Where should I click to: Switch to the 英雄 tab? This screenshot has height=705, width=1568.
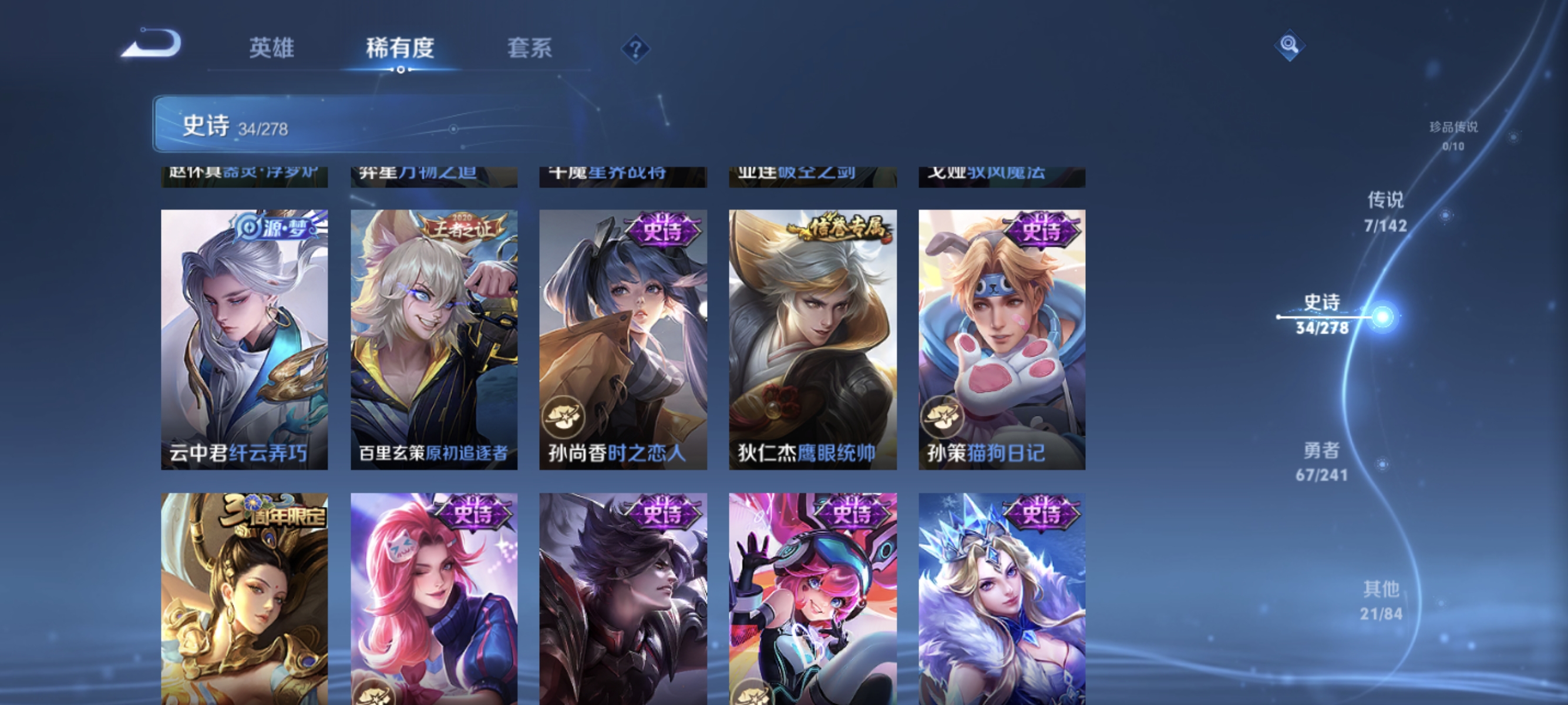(272, 50)
